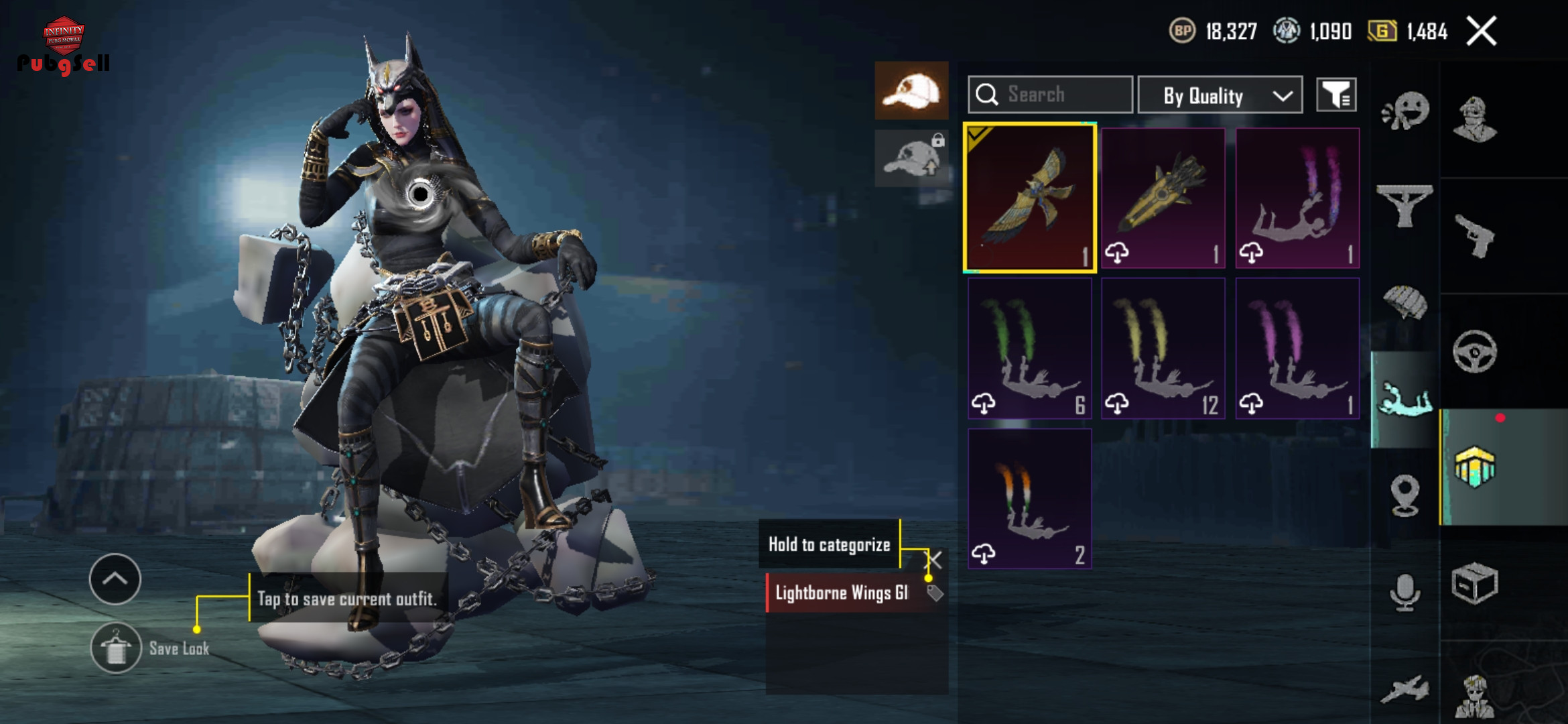Image resolution: width=1568 pixels, height=724 pixels.
Task: Dismiss the Hold to categorize tooltip
Action: [935, 559]
